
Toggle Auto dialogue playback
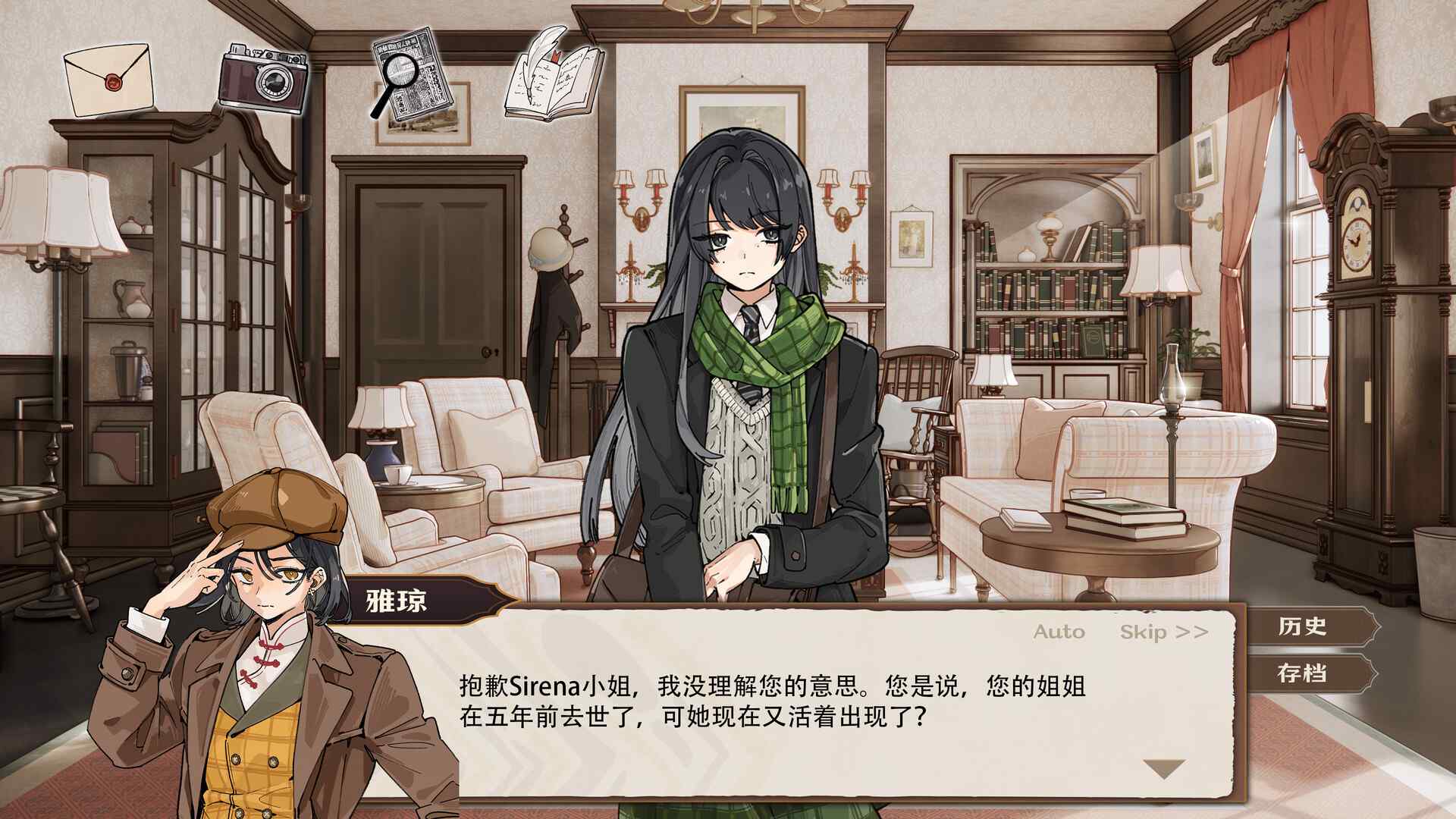click(1061, 632)
